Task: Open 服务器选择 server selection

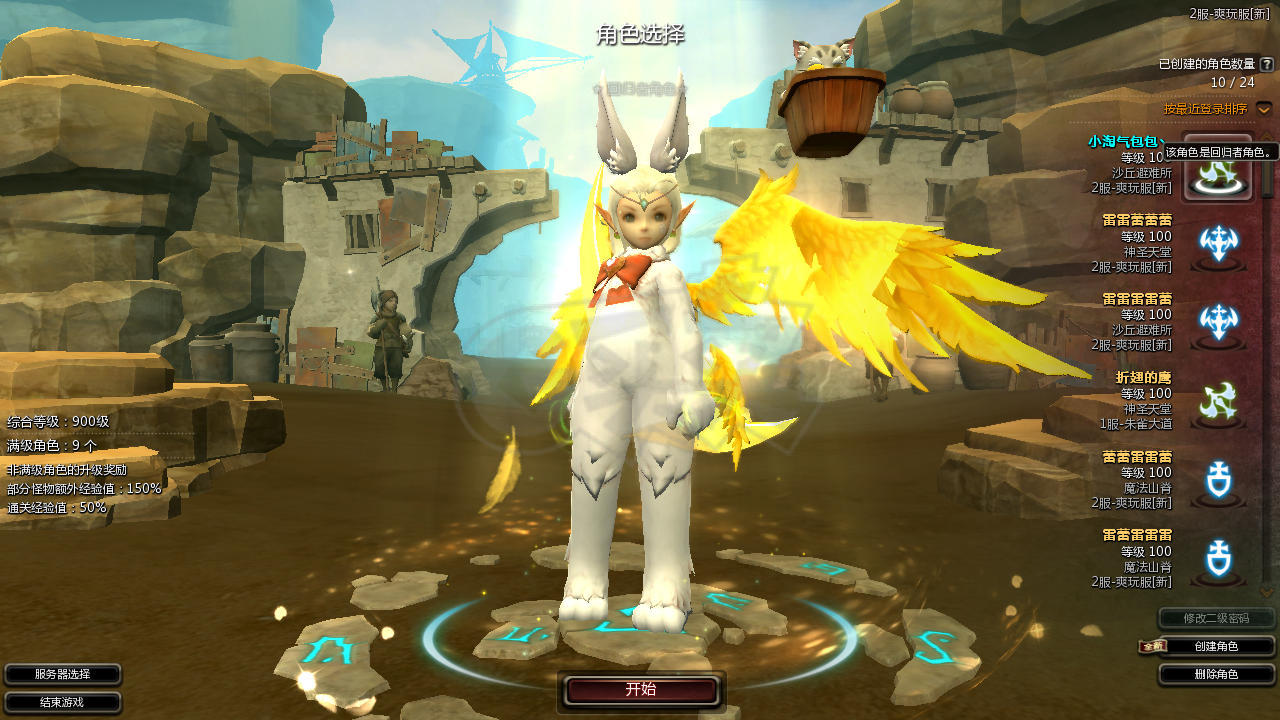Action: point(62,675)
